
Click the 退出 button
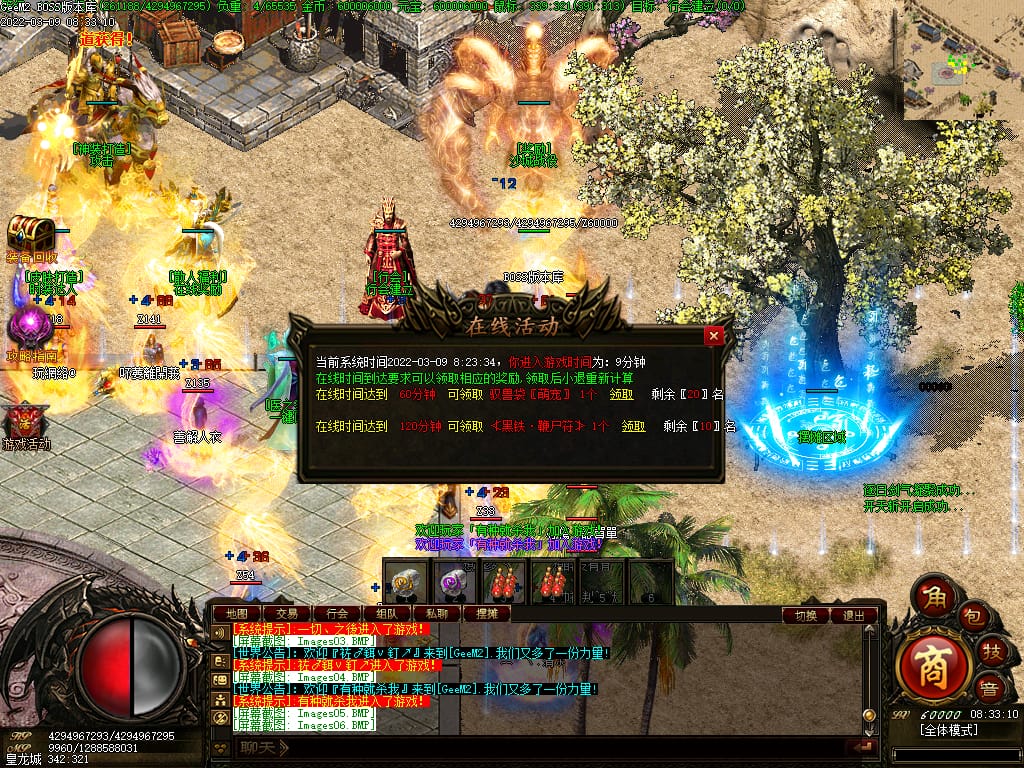[x=854, y=615]
